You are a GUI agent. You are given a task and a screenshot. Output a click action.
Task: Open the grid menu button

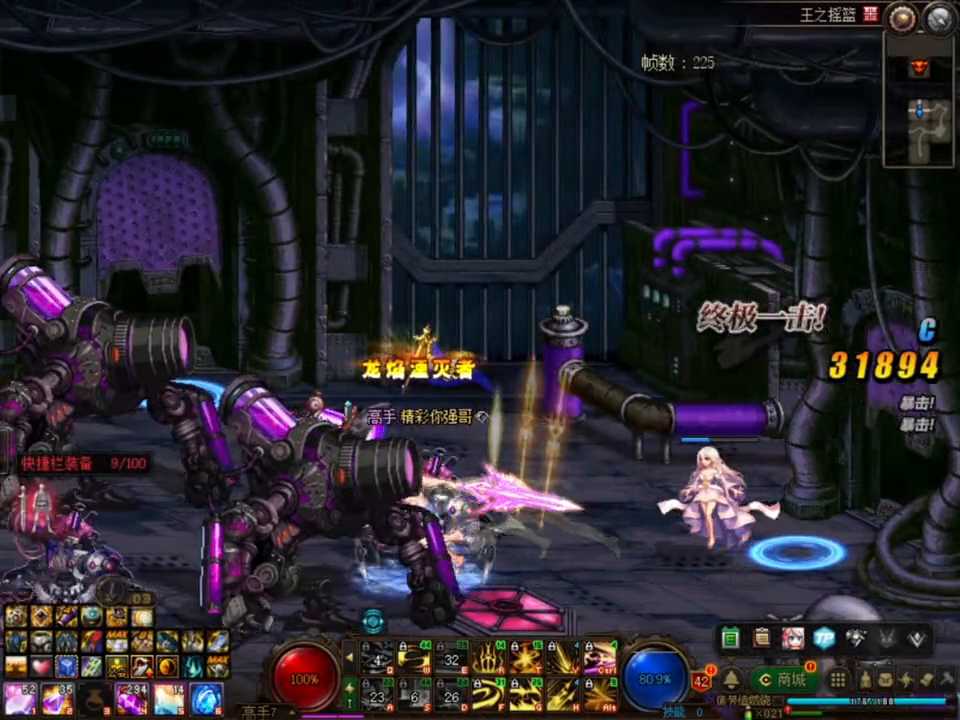pos(839,680)
